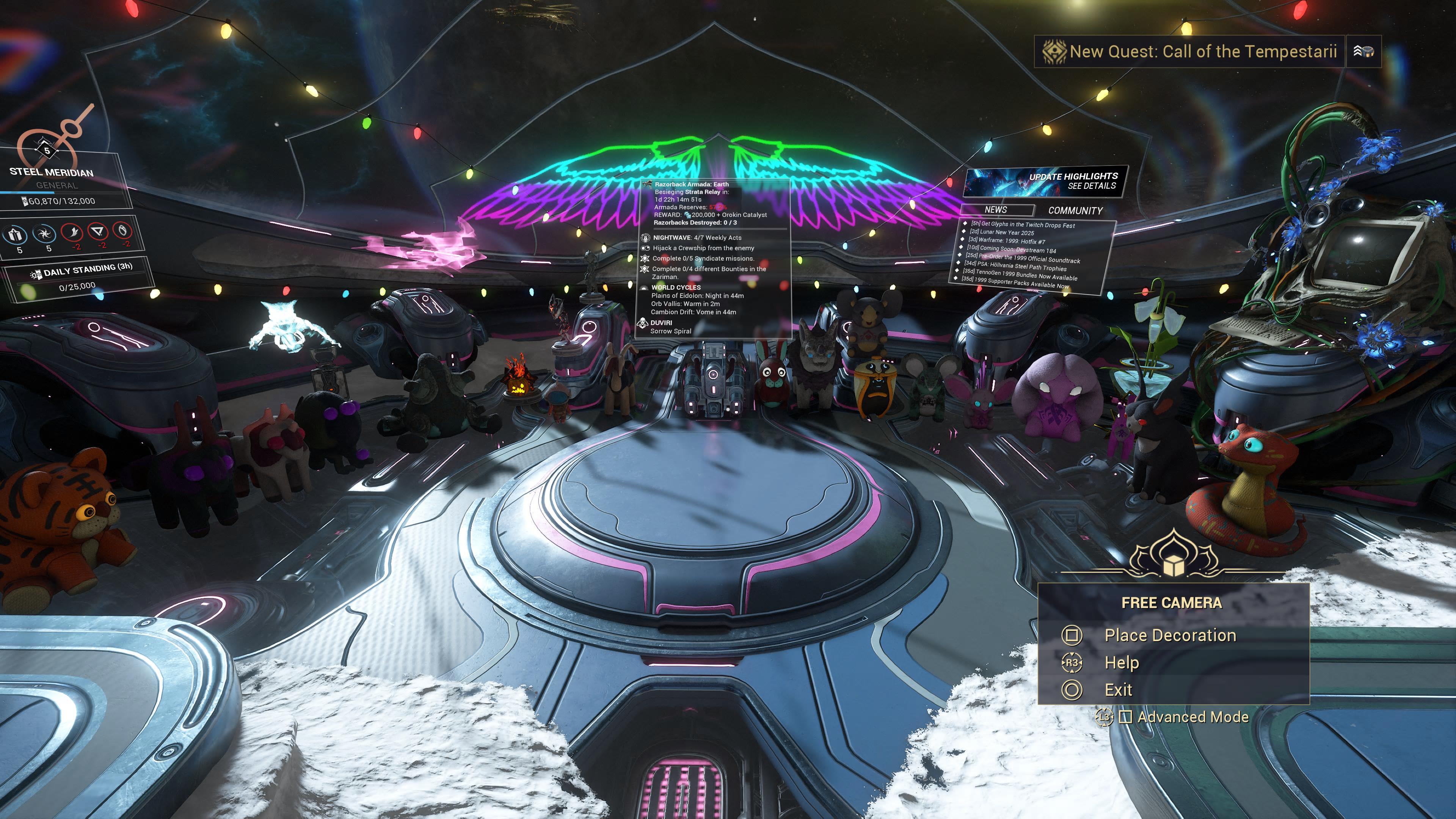Open the Lunar New Year 2025 news entry
This screenshot has height=819, width=1456.
click(1001, 232)
